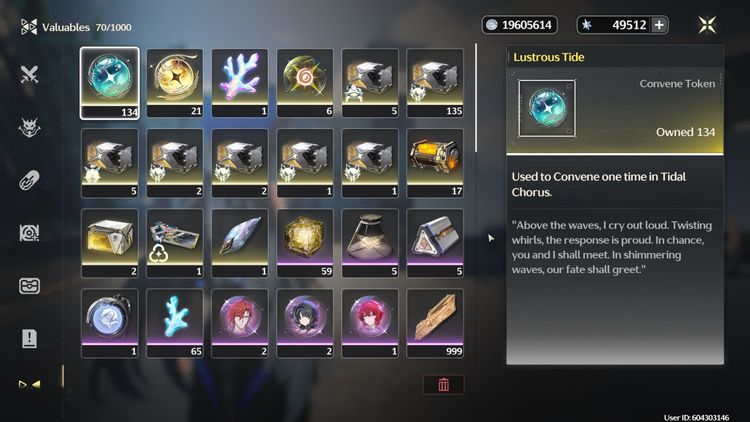Select the chain link inventory tab
This screenshot has width=750, height=422.
(x=29, y=180)
